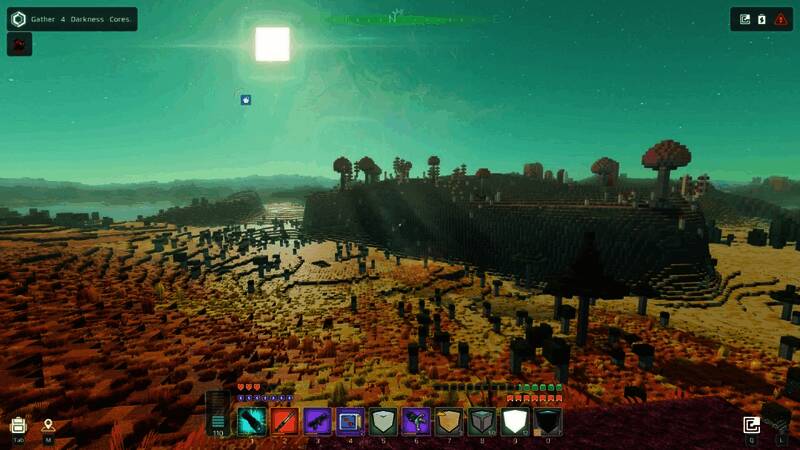Select the grey stone block slot
Image resolution: width=800 pixels, height=450 pixels.
tap(481, 421)
